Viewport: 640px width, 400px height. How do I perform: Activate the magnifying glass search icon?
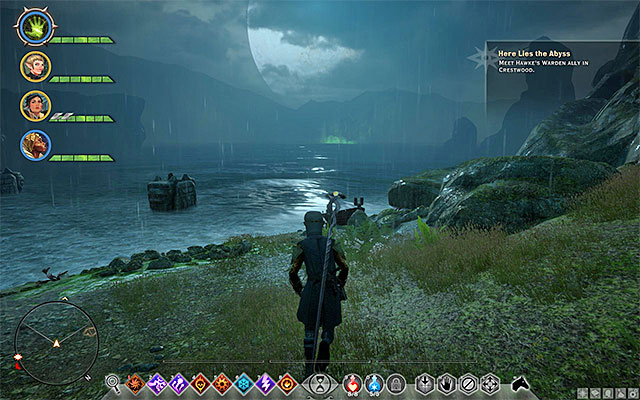click(x=113, y=382)
